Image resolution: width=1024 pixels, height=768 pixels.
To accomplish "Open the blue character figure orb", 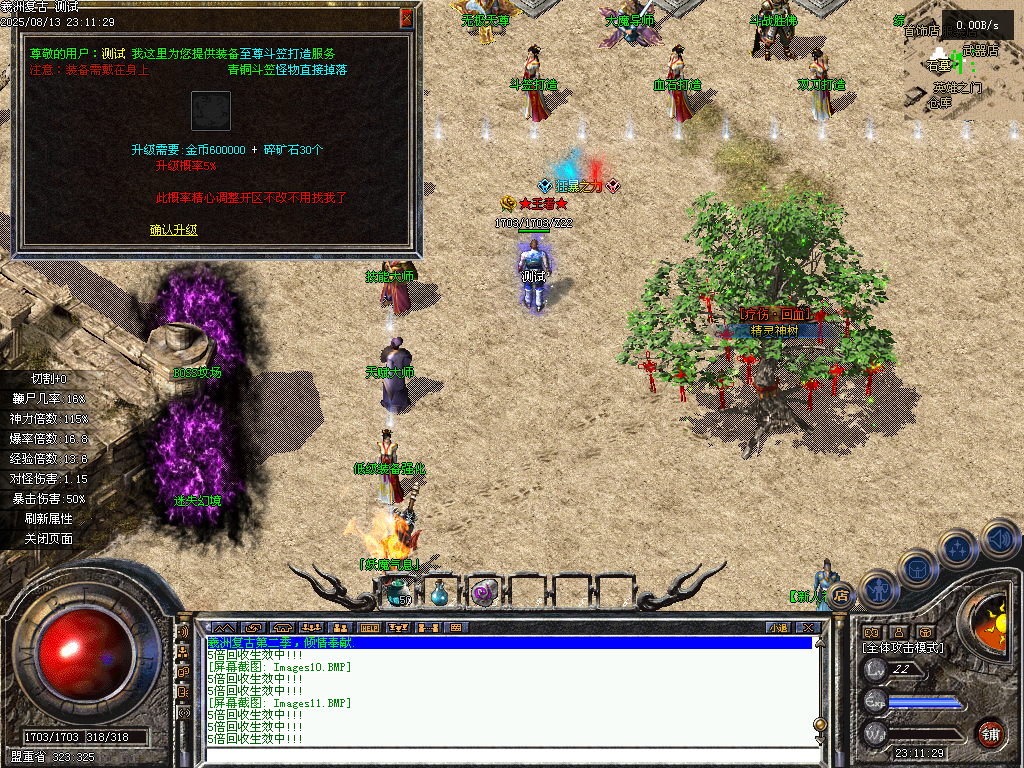I will coord(877,589).
